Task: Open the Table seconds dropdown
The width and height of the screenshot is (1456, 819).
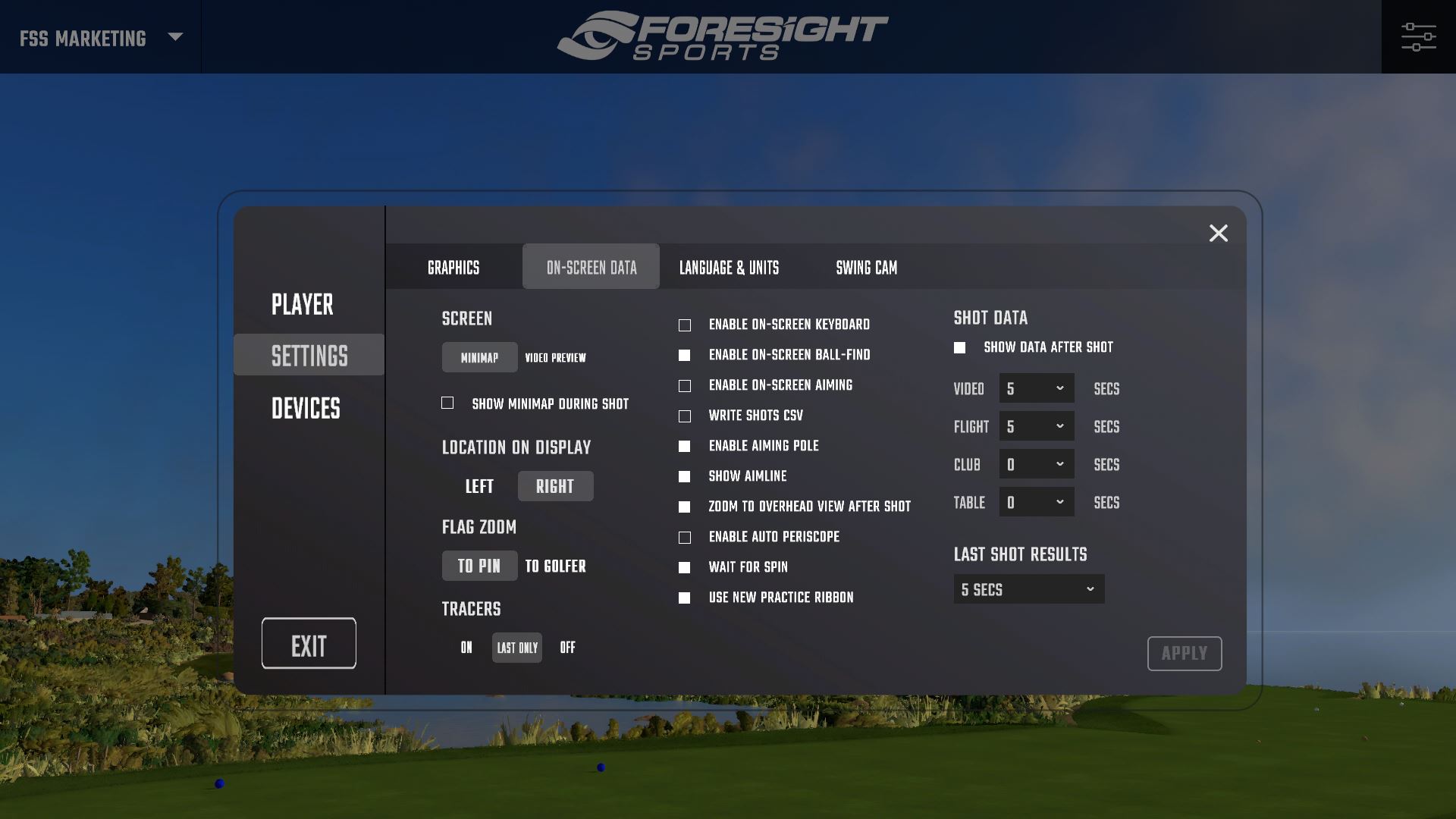Action: [x=1036, y=501]
